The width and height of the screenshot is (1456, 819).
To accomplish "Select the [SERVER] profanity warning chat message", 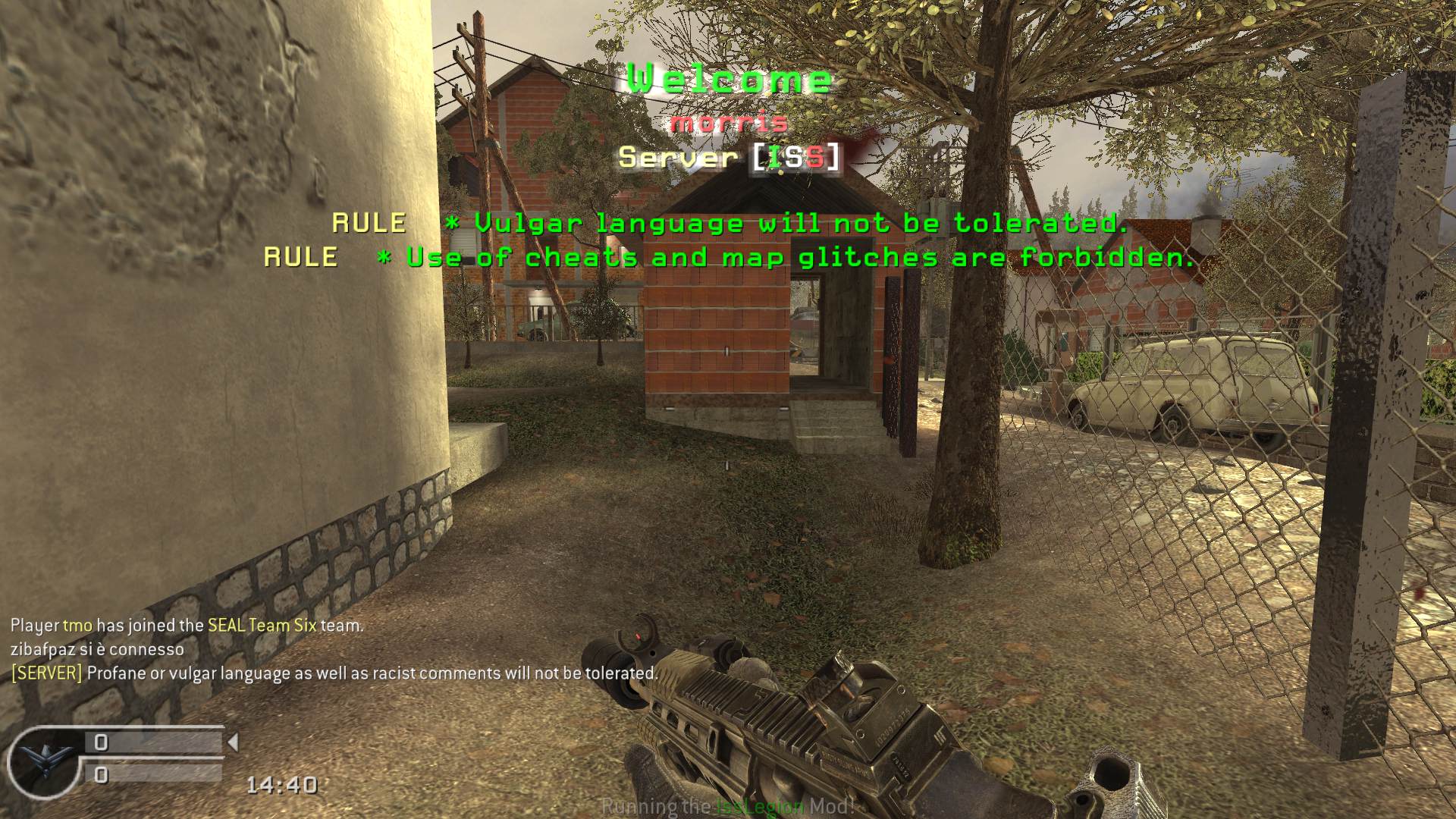I will 334,673.
